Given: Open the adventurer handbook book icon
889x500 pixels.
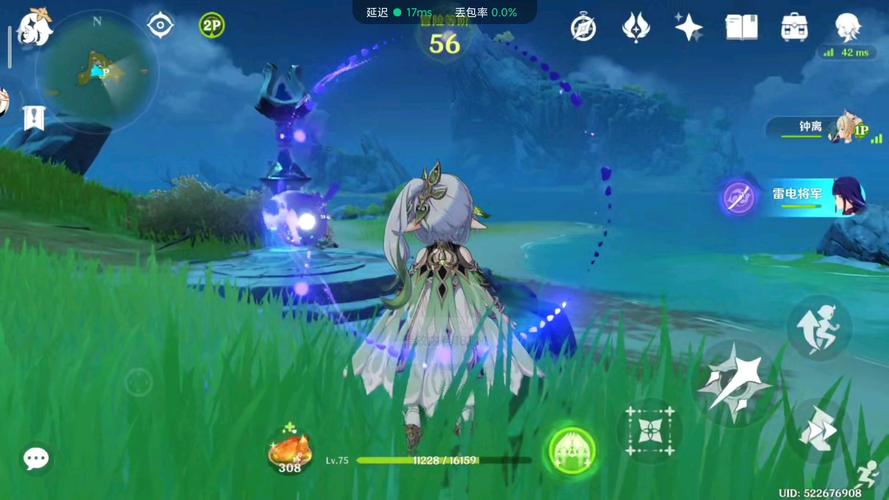Looking at the screenshot, I should pyautogui.click(x=741, y=27).
